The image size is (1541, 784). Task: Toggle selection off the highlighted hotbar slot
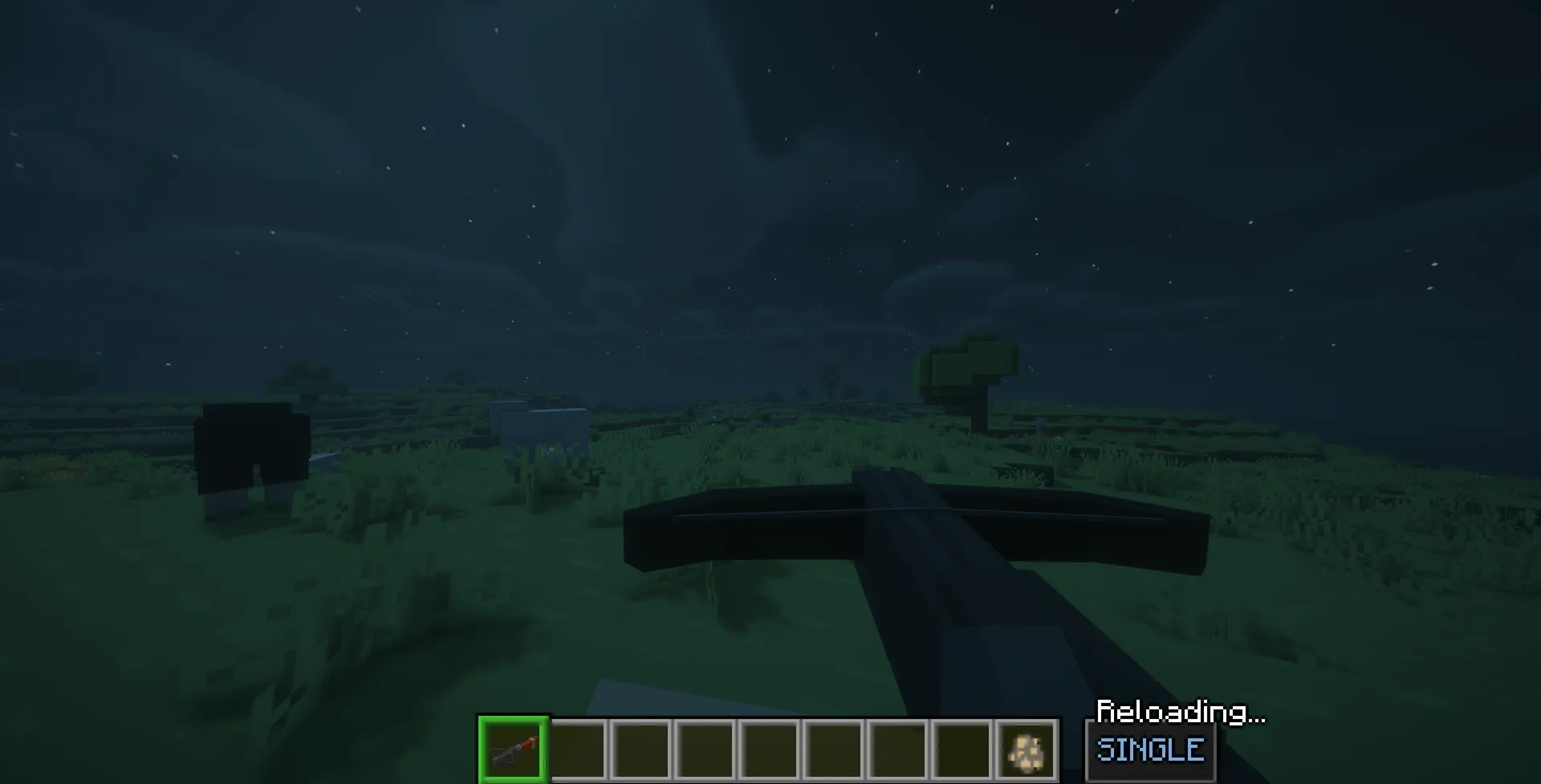click(514, 749)
